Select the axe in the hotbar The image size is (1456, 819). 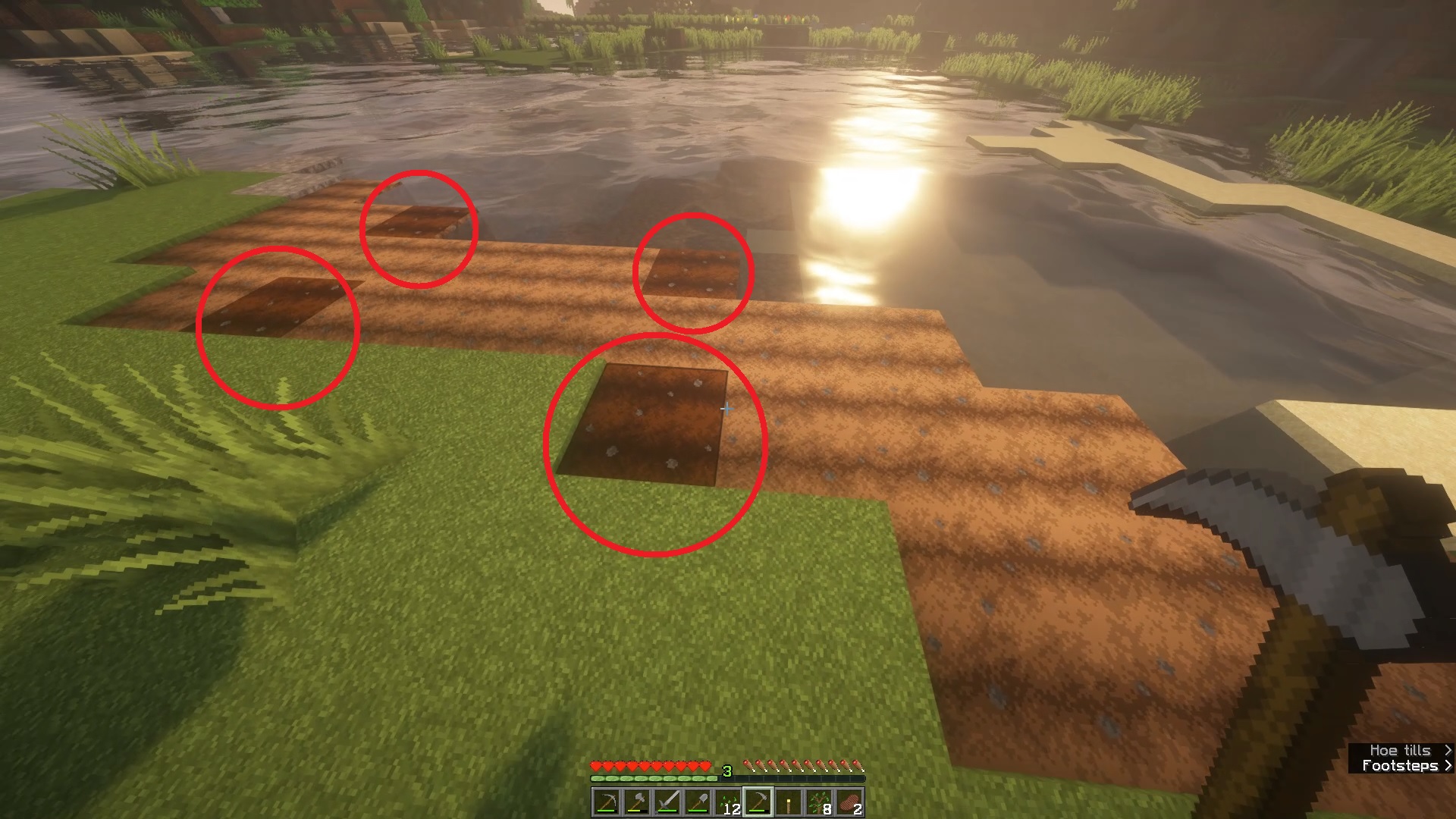[637, 800]
